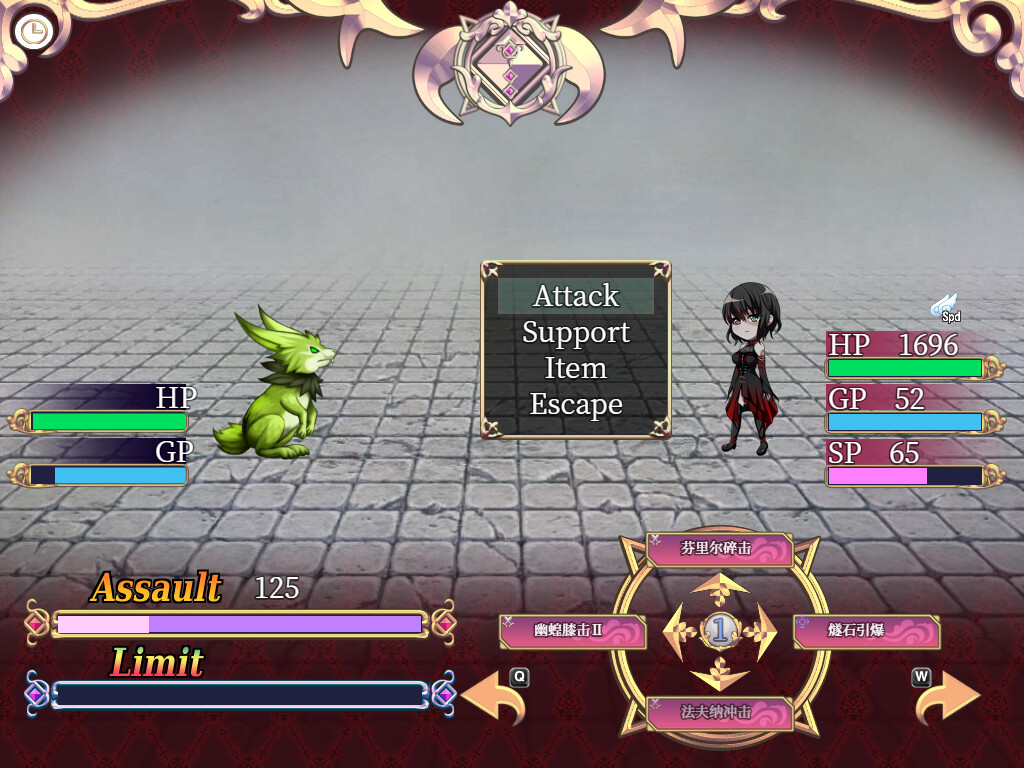Select the Support command

click(576, 332)
